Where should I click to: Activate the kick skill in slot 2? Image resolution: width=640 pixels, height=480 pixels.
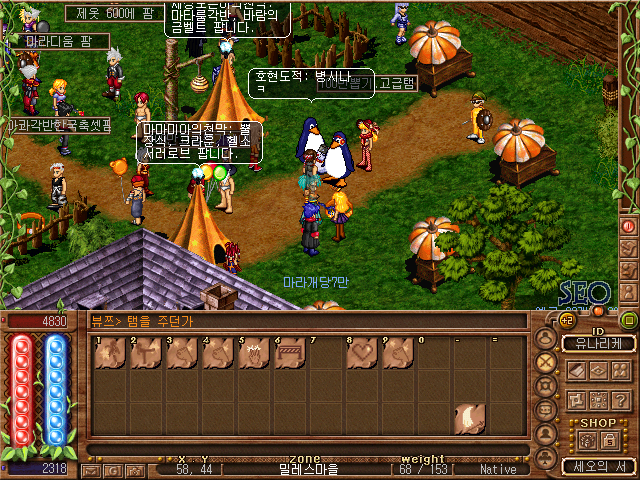(146, 353)
